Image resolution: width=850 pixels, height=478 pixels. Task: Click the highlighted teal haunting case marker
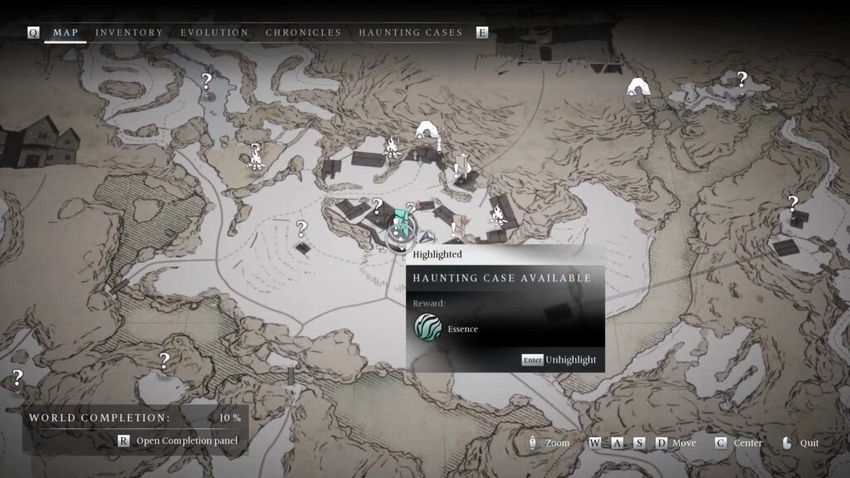point(403,226)
